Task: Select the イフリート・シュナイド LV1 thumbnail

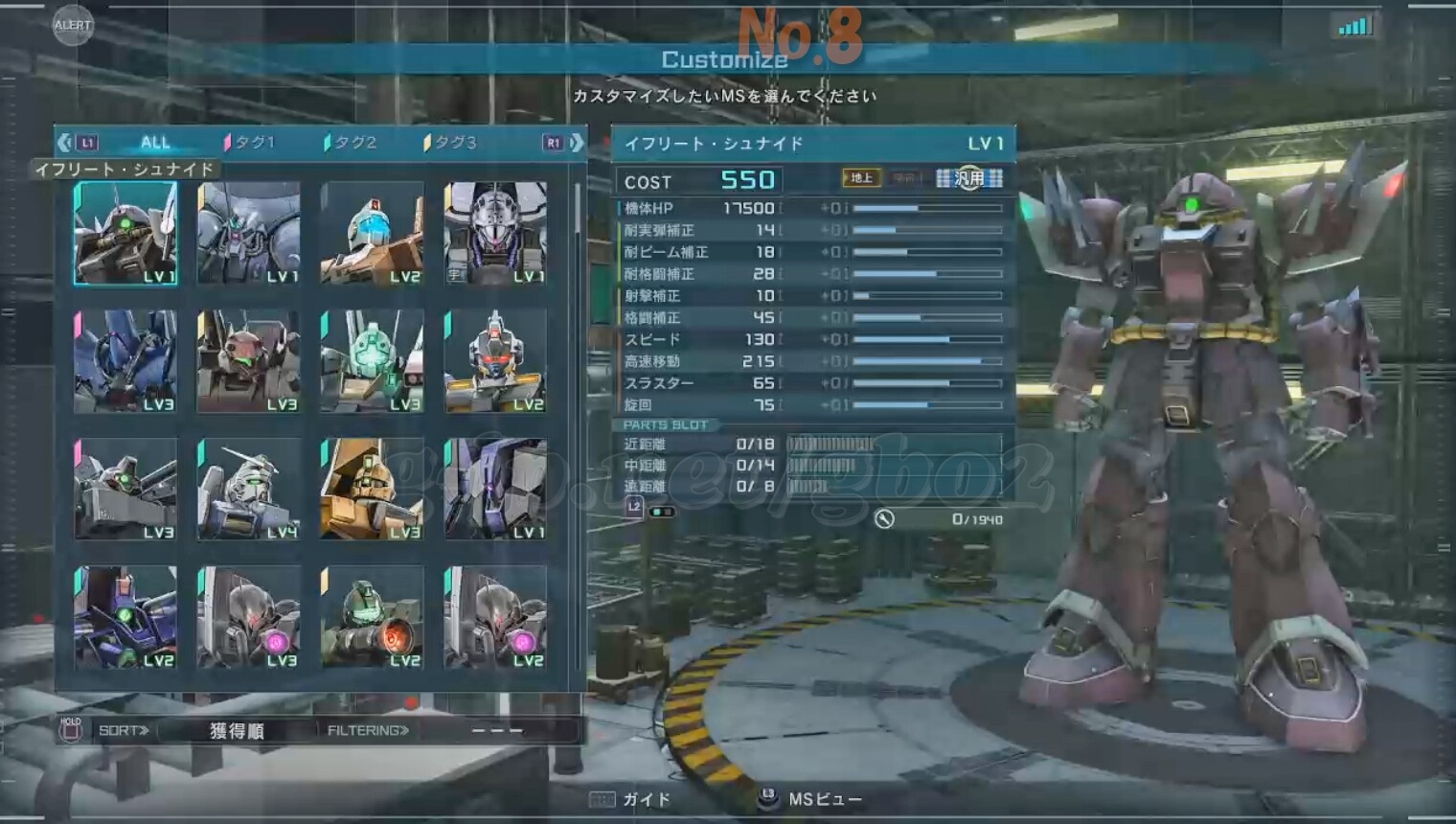Action: point(125,234)
